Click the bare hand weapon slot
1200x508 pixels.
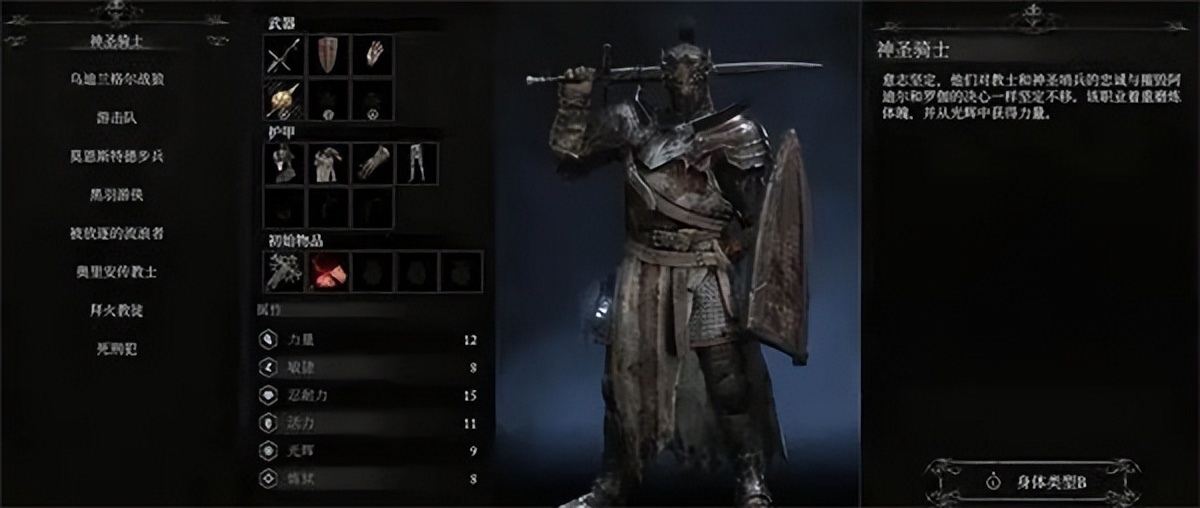click(x=373, y=56)
